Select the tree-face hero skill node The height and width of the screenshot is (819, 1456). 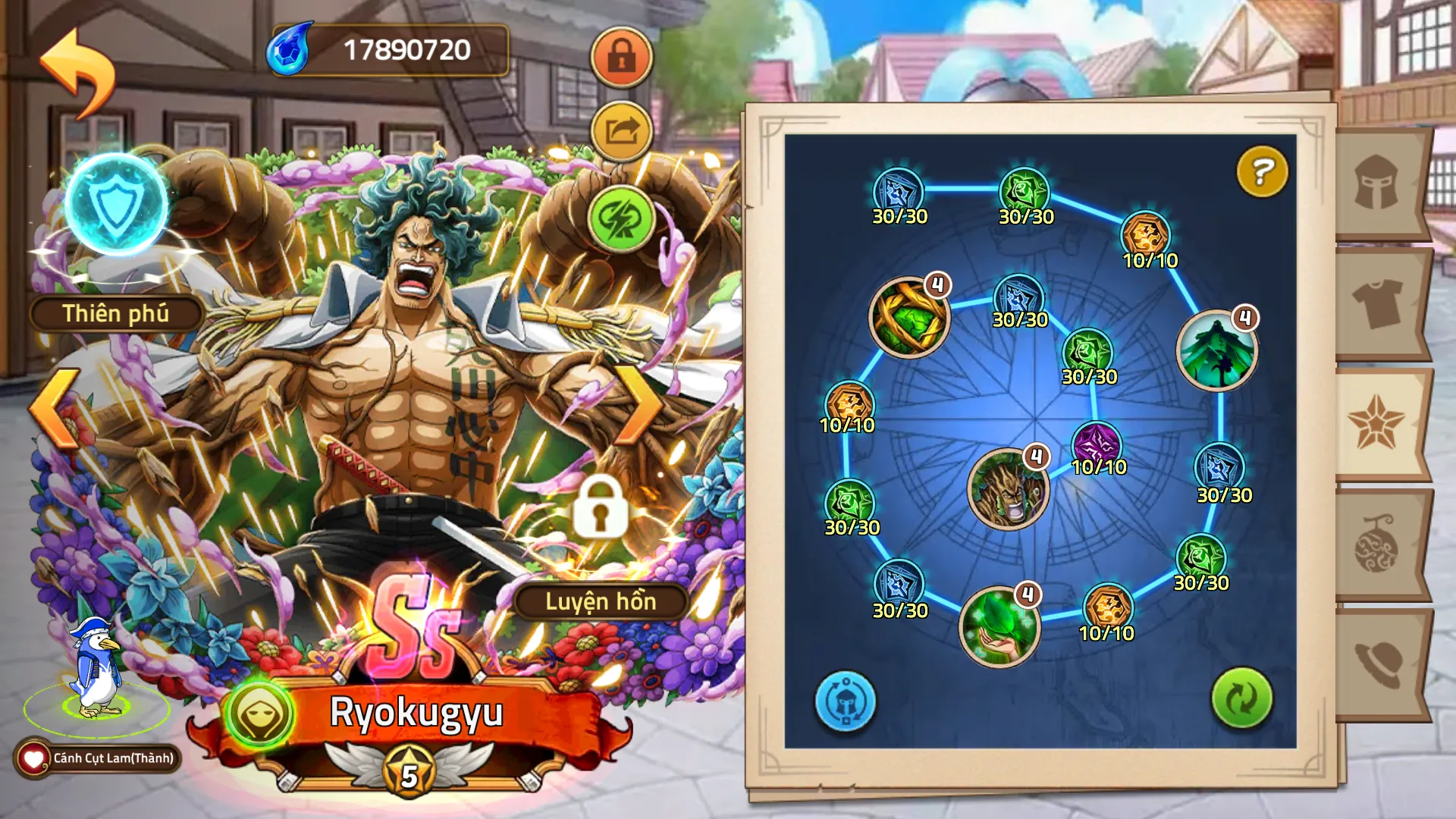[x=1007, y=489]
